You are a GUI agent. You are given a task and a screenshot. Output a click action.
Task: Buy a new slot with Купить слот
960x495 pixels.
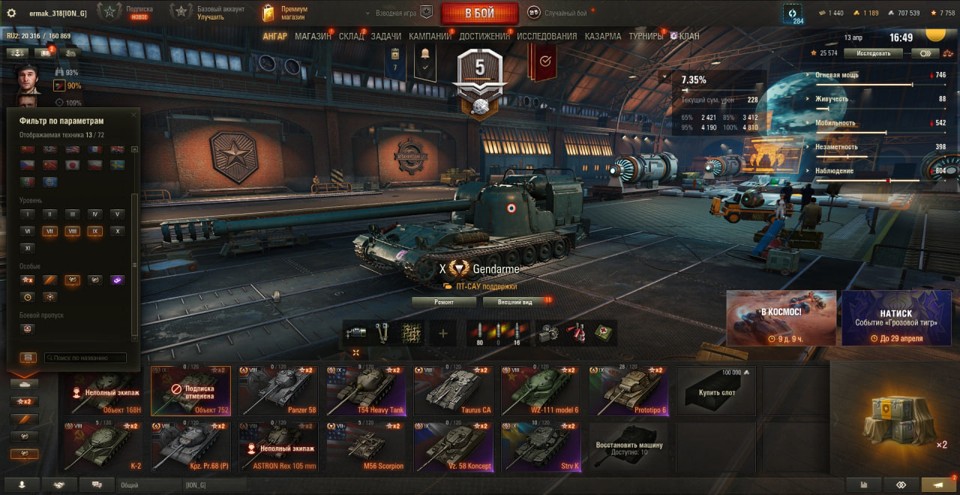click(x=715, y=391)
